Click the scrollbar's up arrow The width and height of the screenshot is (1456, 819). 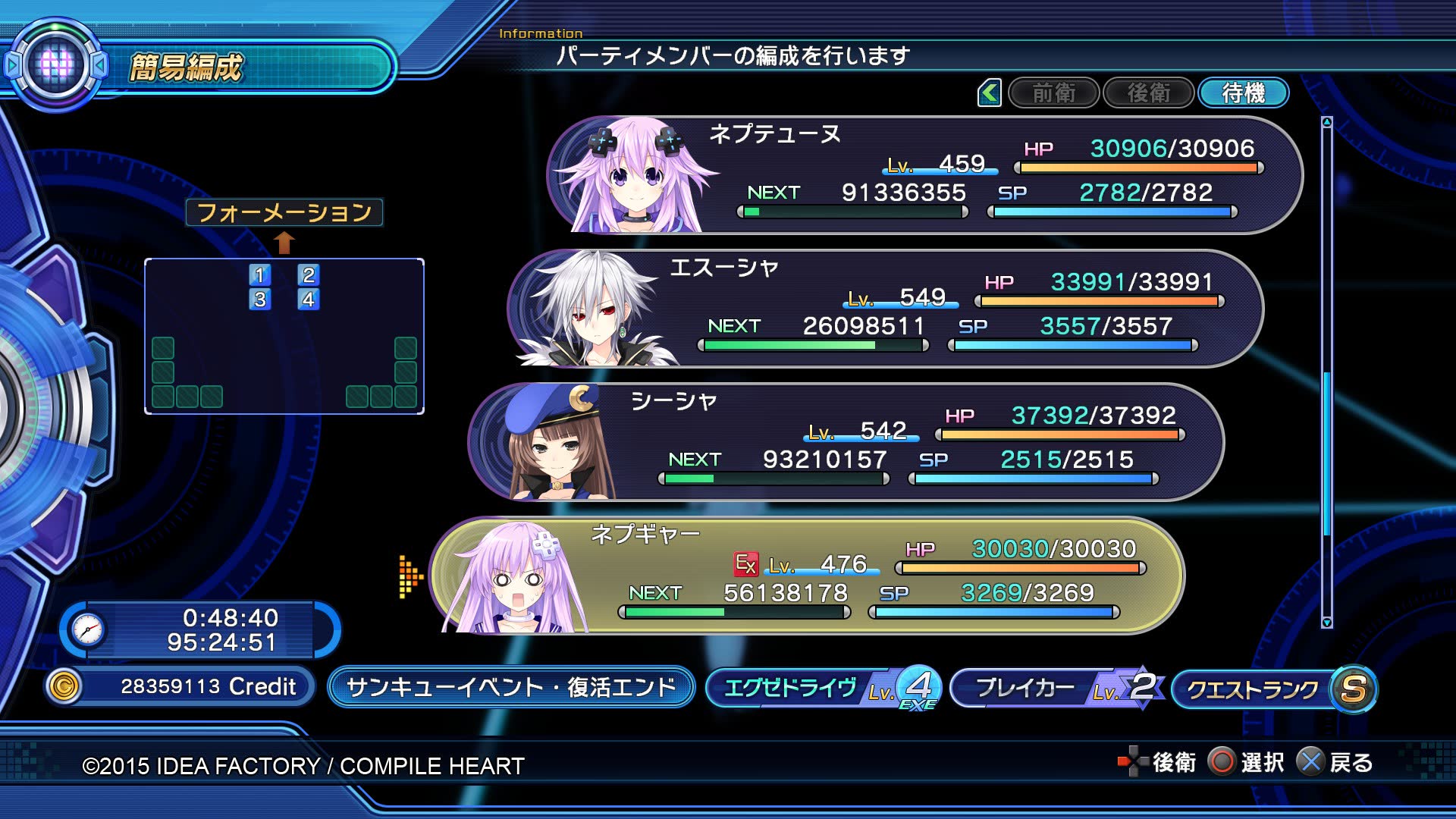1326,122
